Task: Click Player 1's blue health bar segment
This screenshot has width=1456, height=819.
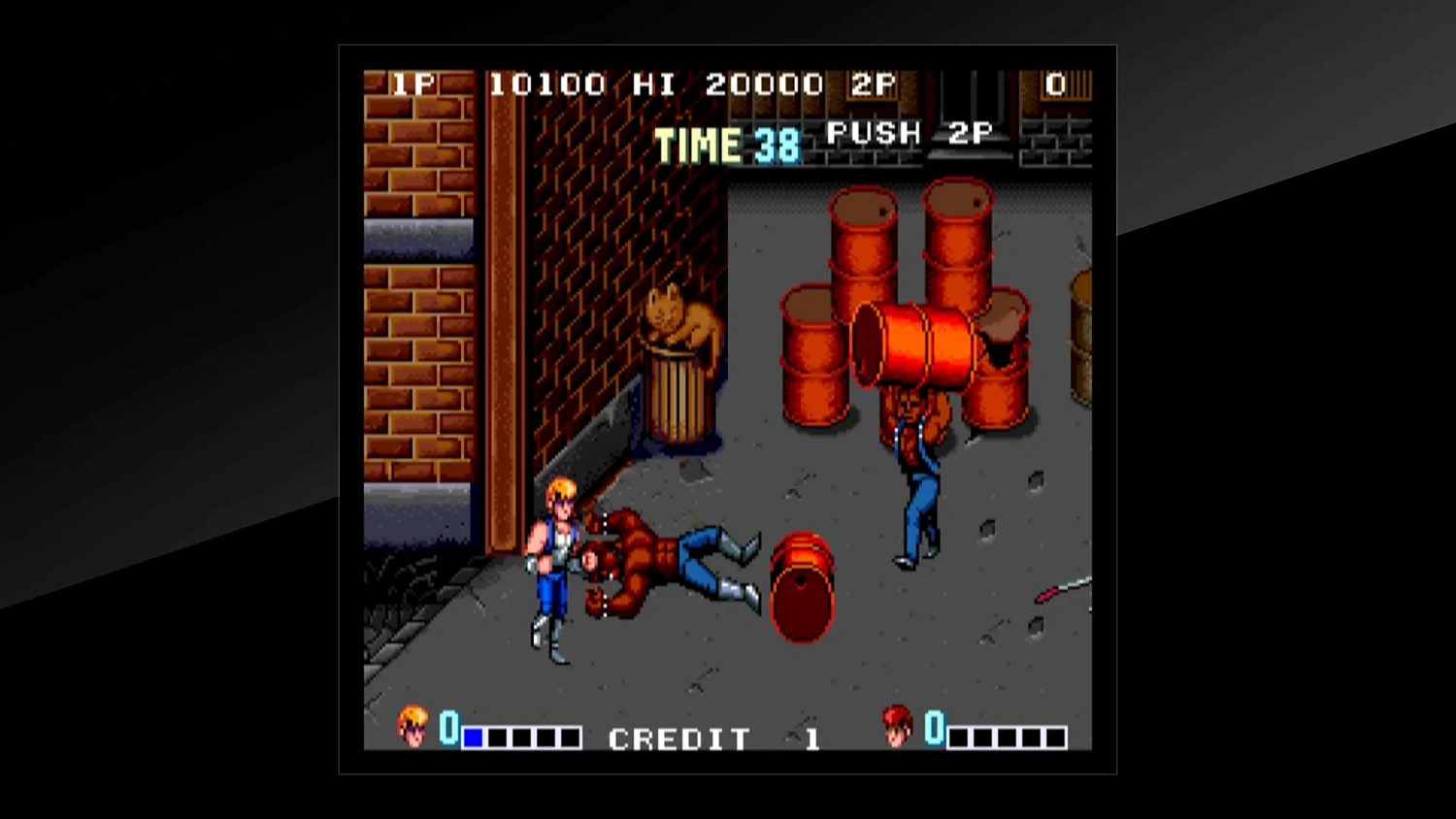Action: pyautogui.click(x=472, y=737)
